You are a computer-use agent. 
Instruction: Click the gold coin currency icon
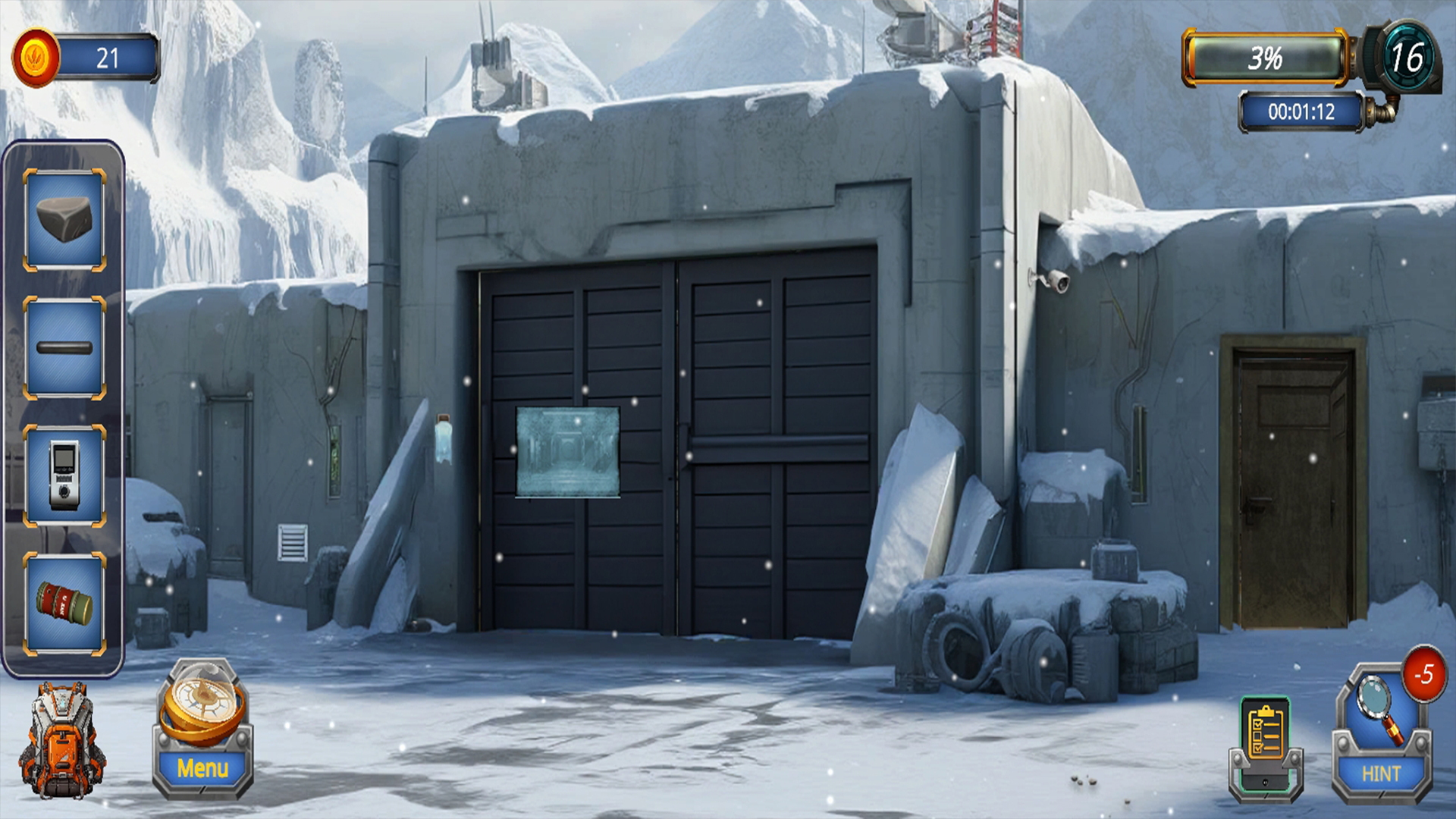coord(36,58)
